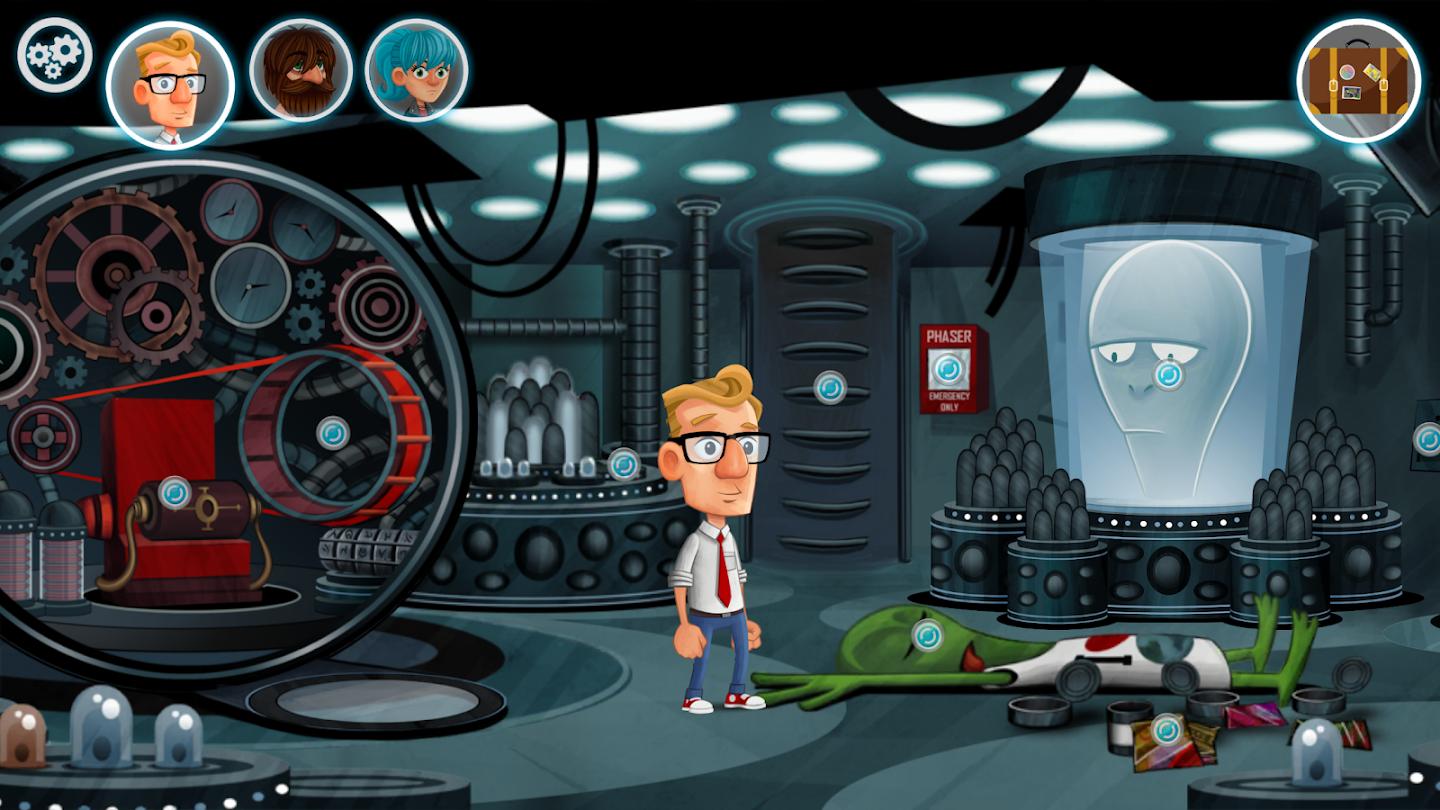This screenshot has width=1440, height=810.
Task: Click the hotspot marker on the green alien
Action: [927, 635]
